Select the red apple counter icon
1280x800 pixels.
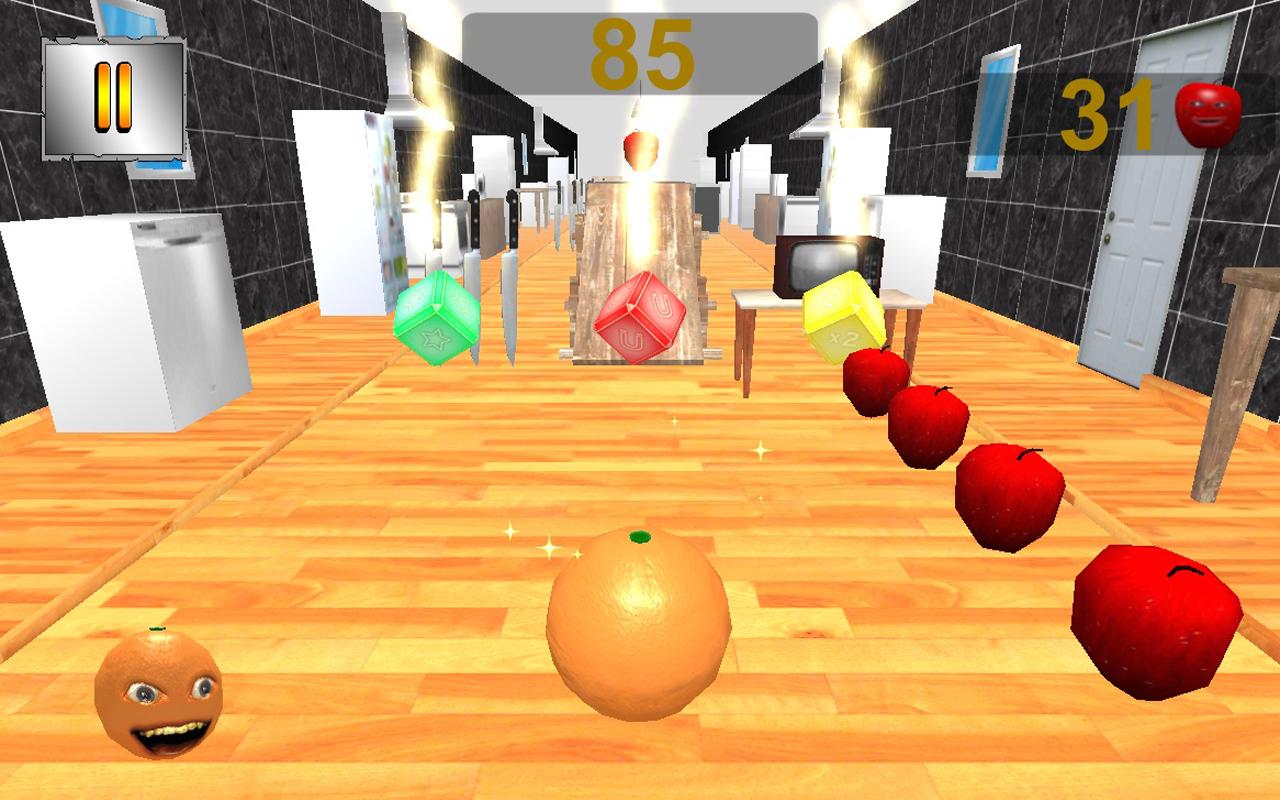pos(1207,113)
